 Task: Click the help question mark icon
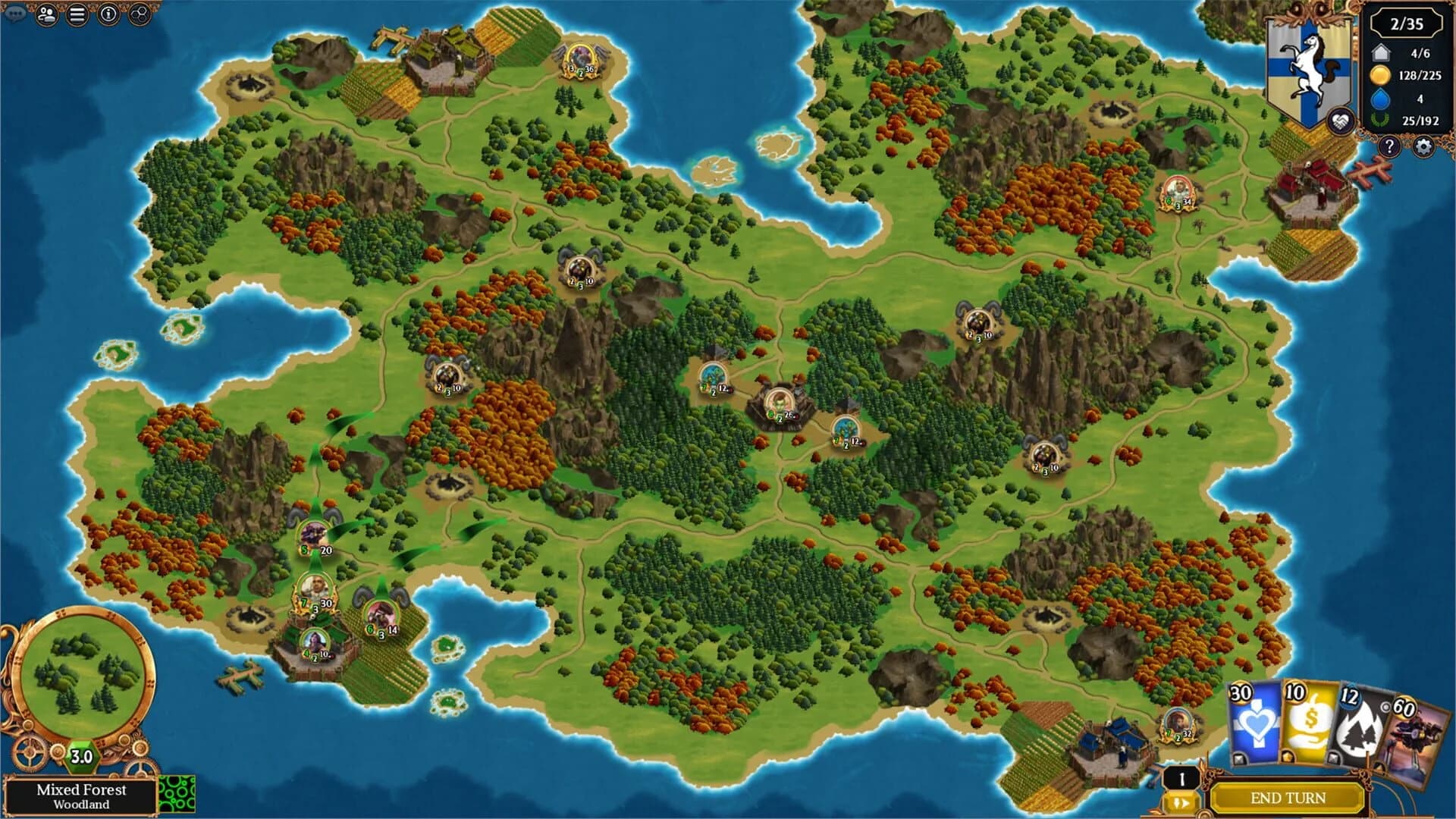[x=1389, y=146]
